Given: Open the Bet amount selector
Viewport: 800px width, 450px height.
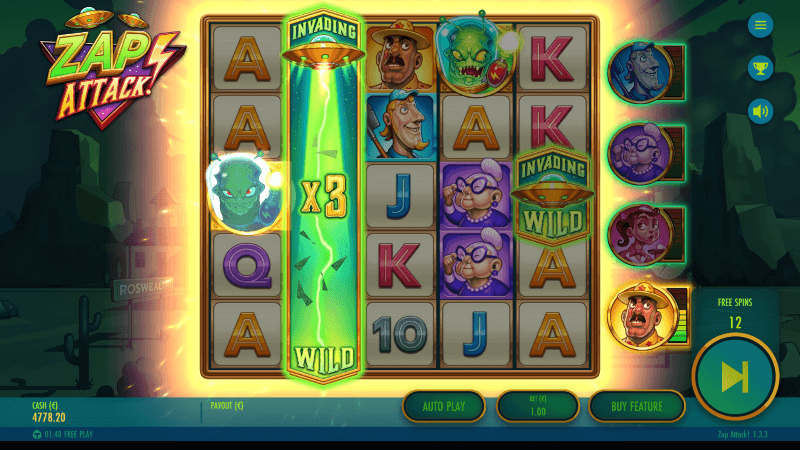Looking at the screenshot, I should tap(537, 406).
